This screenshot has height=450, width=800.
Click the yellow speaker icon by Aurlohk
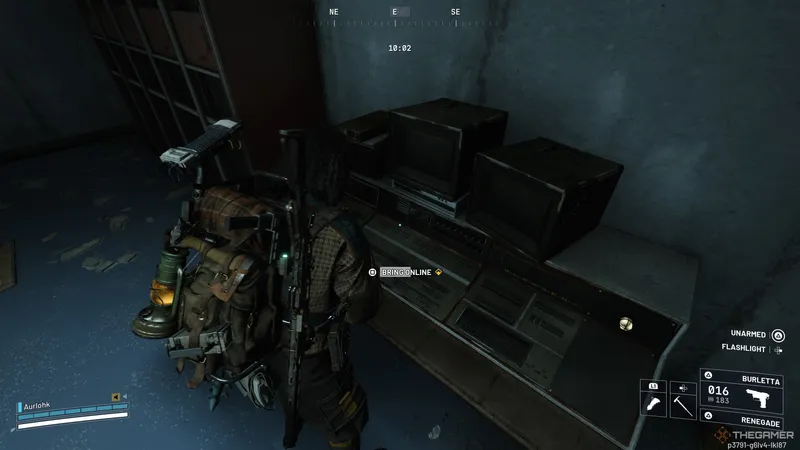click(115, 396)
